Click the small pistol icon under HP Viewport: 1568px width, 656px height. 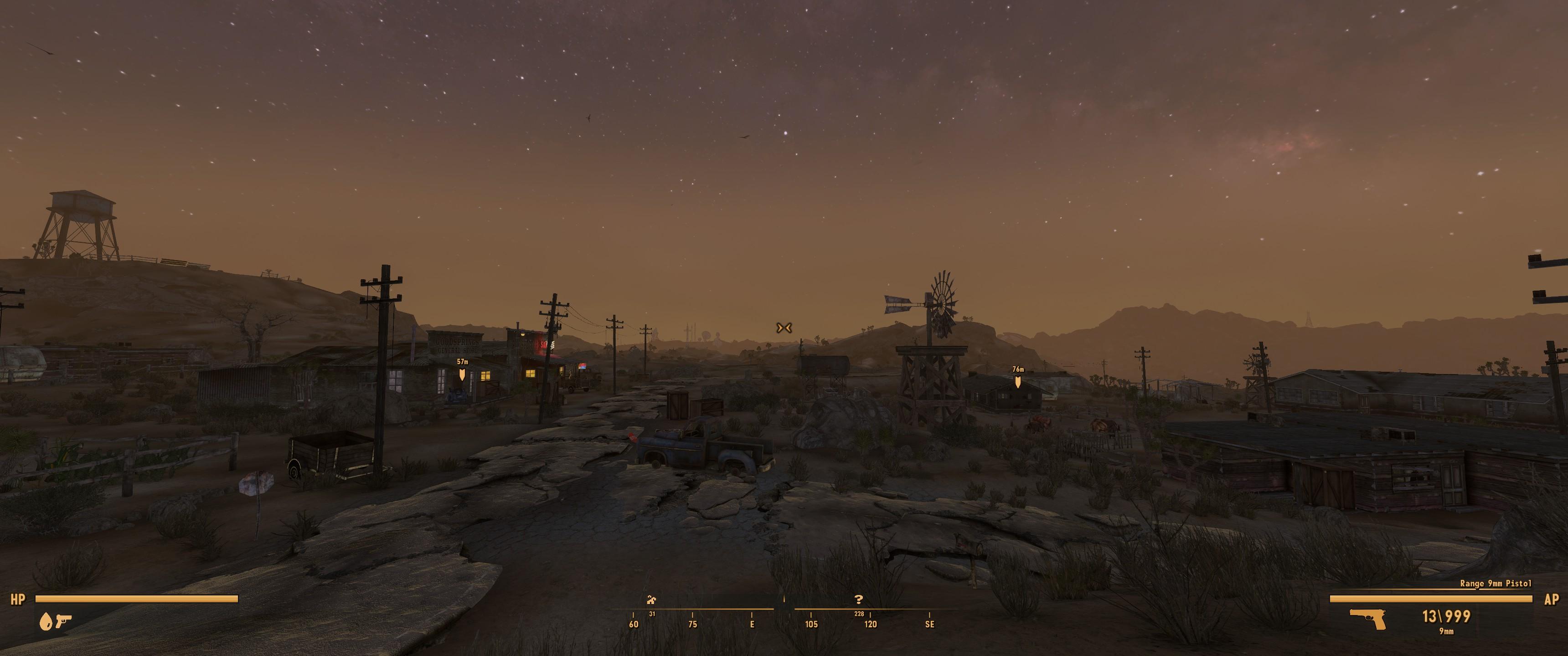click(63, 621)
